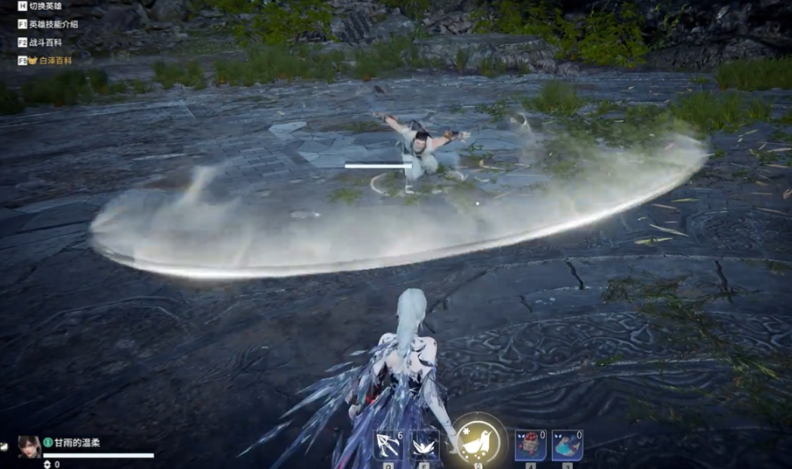792x469 pixels.
Task: Activate the white feather-burst skill icon
Action: tap(424, 445)
